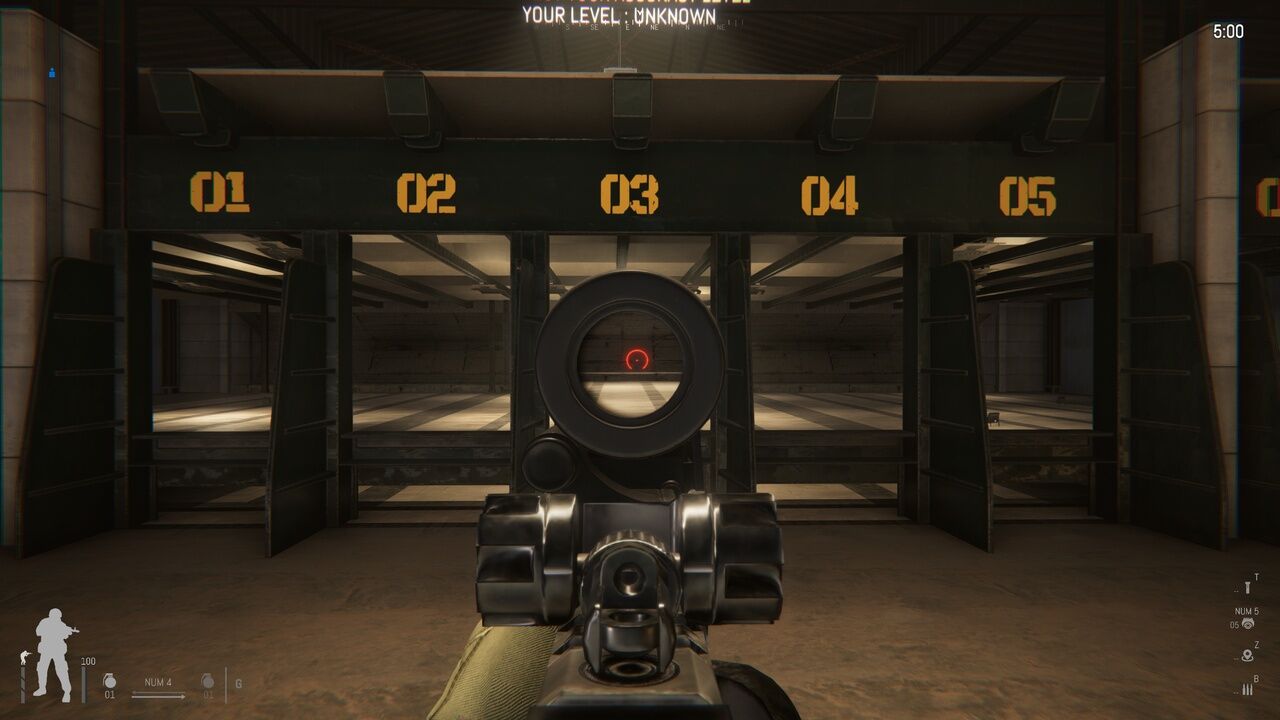The image size is (1280, 720).
Task: Select the frag grenade icon in quickbar
Action: pyautogui.click(x=109, y=682)
